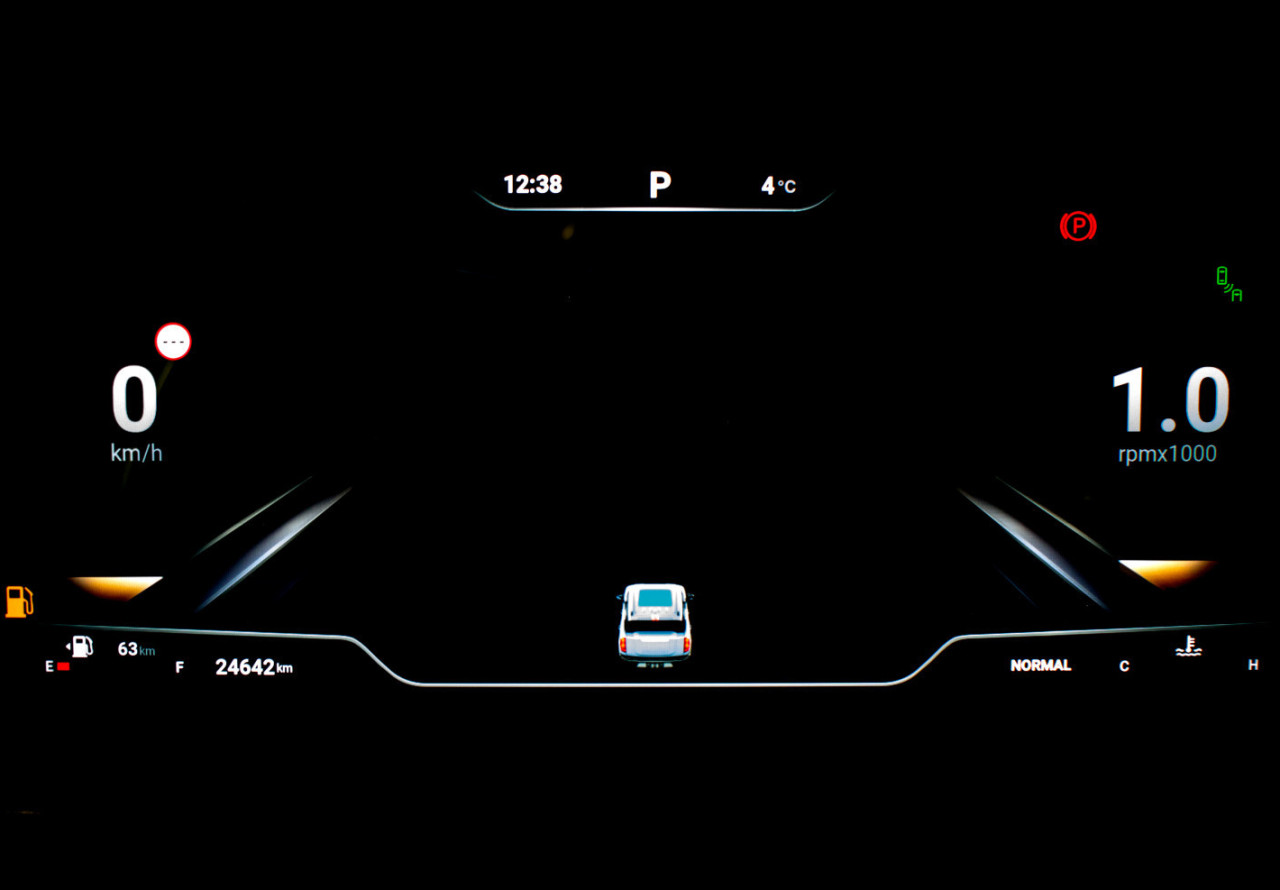This screenshot has height=890, width=1280.
Task: Click the coolant temperature icon
Action: (1188, 647)
